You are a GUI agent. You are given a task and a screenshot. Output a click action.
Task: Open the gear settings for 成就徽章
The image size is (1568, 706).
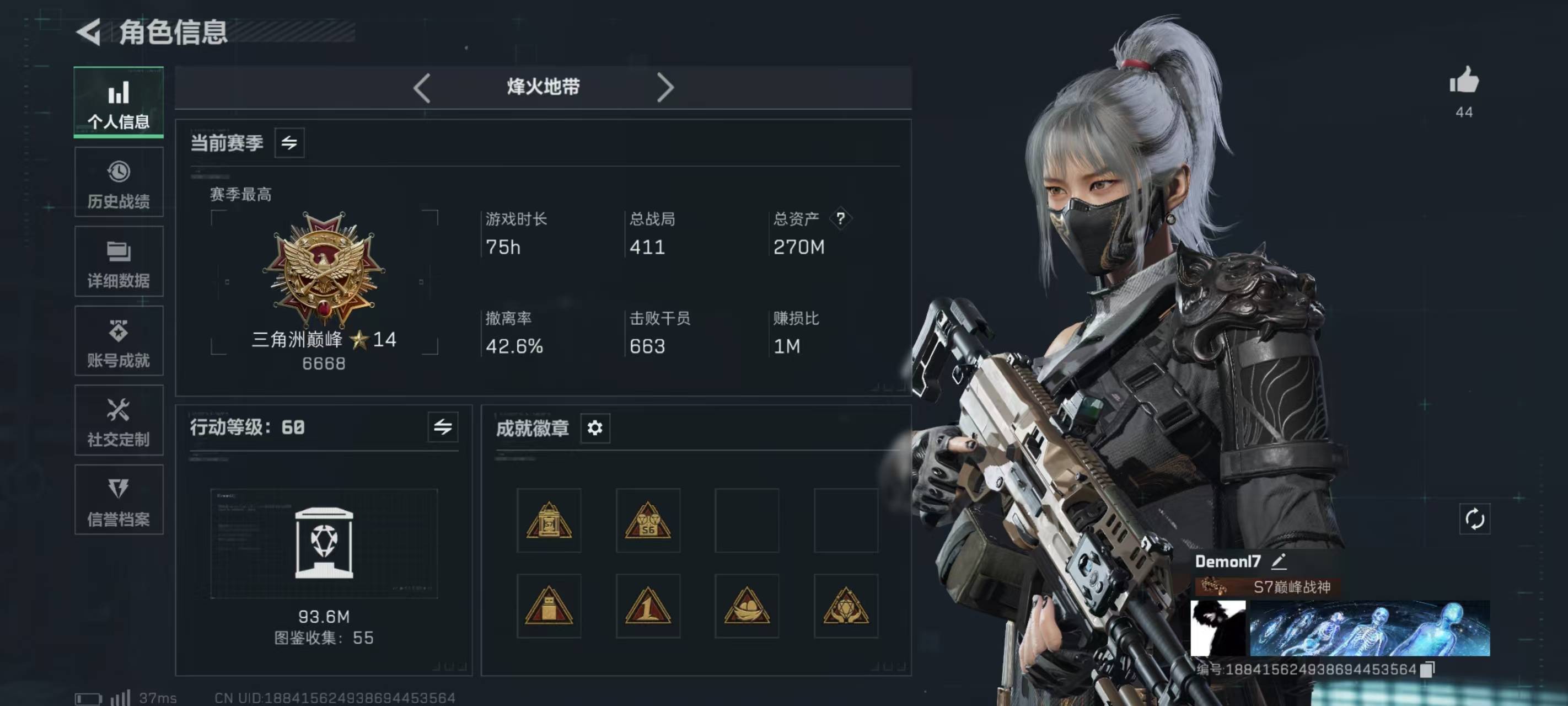click(x=595, y=428)
